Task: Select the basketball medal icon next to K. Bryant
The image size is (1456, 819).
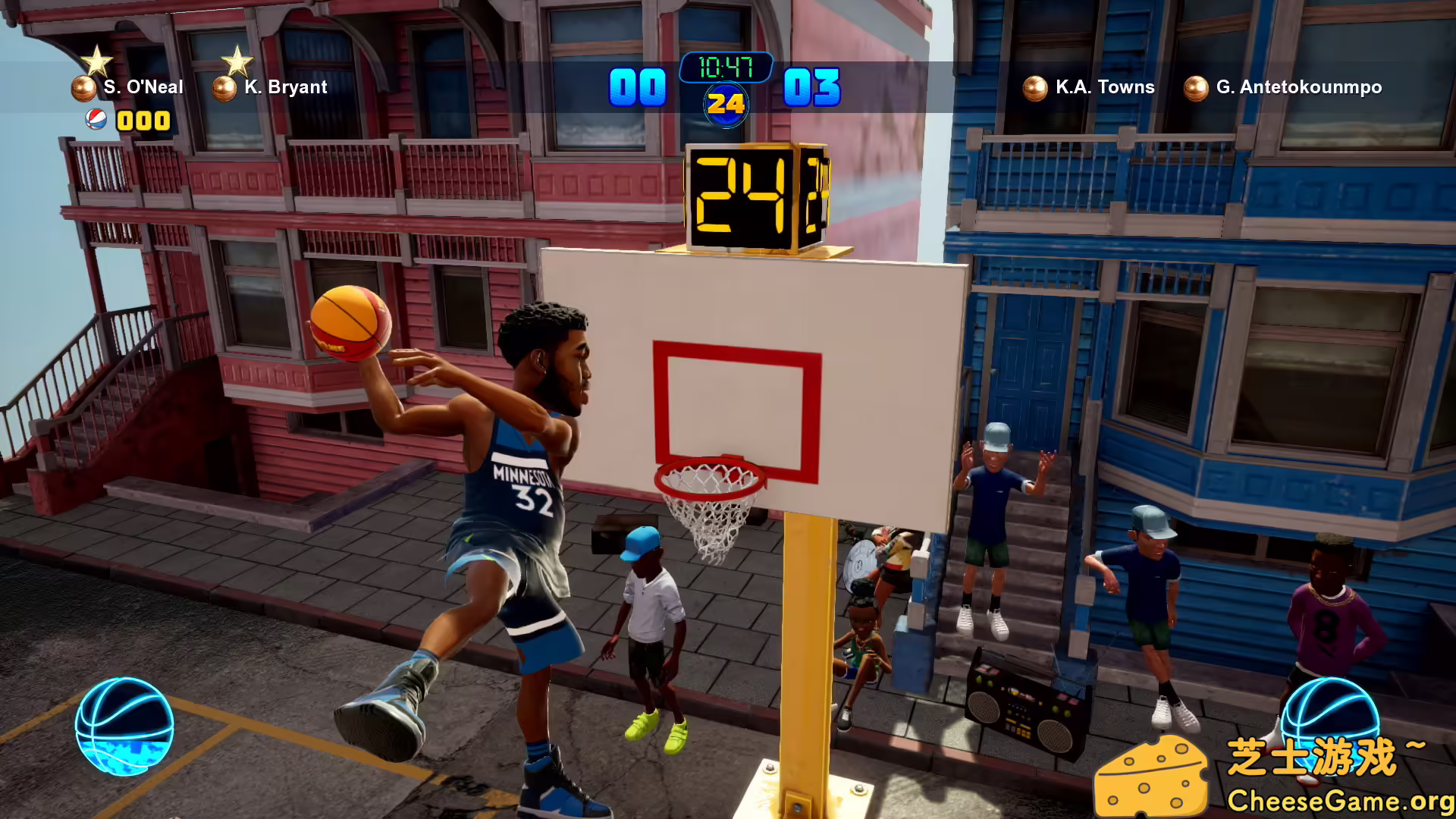Action: tap(223, 87)
